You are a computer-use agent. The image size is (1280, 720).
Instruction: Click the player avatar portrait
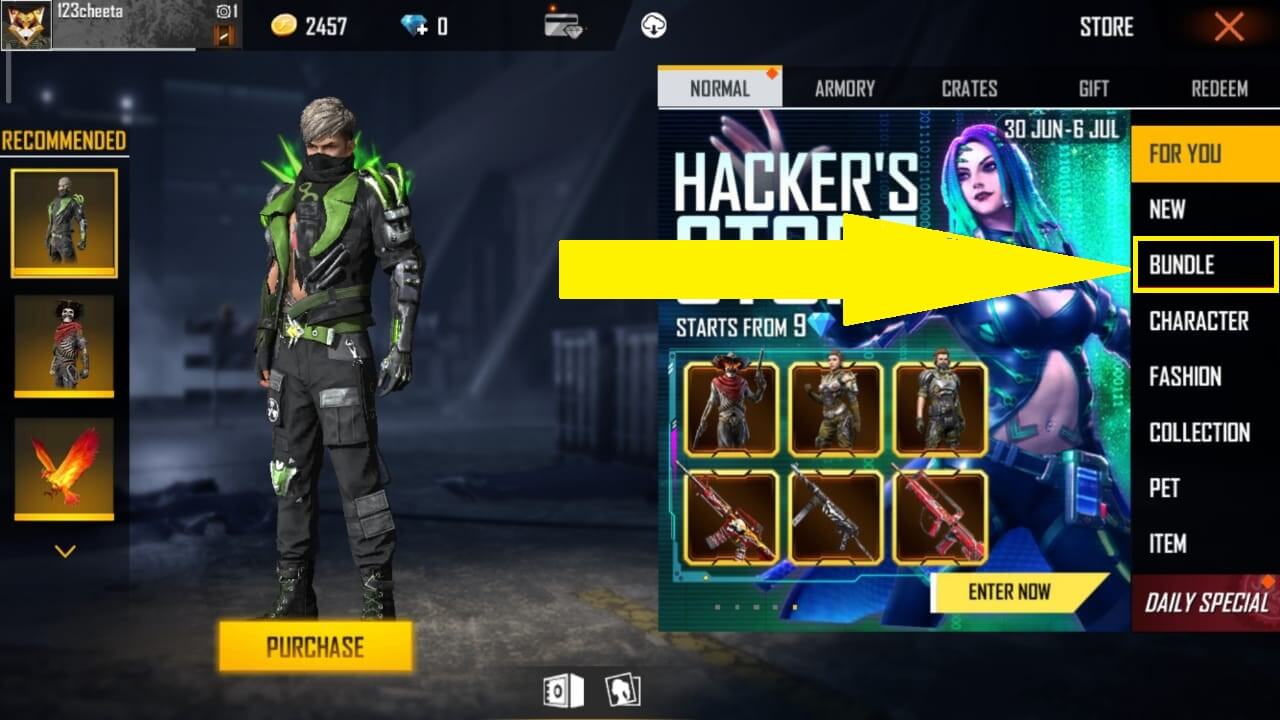click(x=25, y=25)
